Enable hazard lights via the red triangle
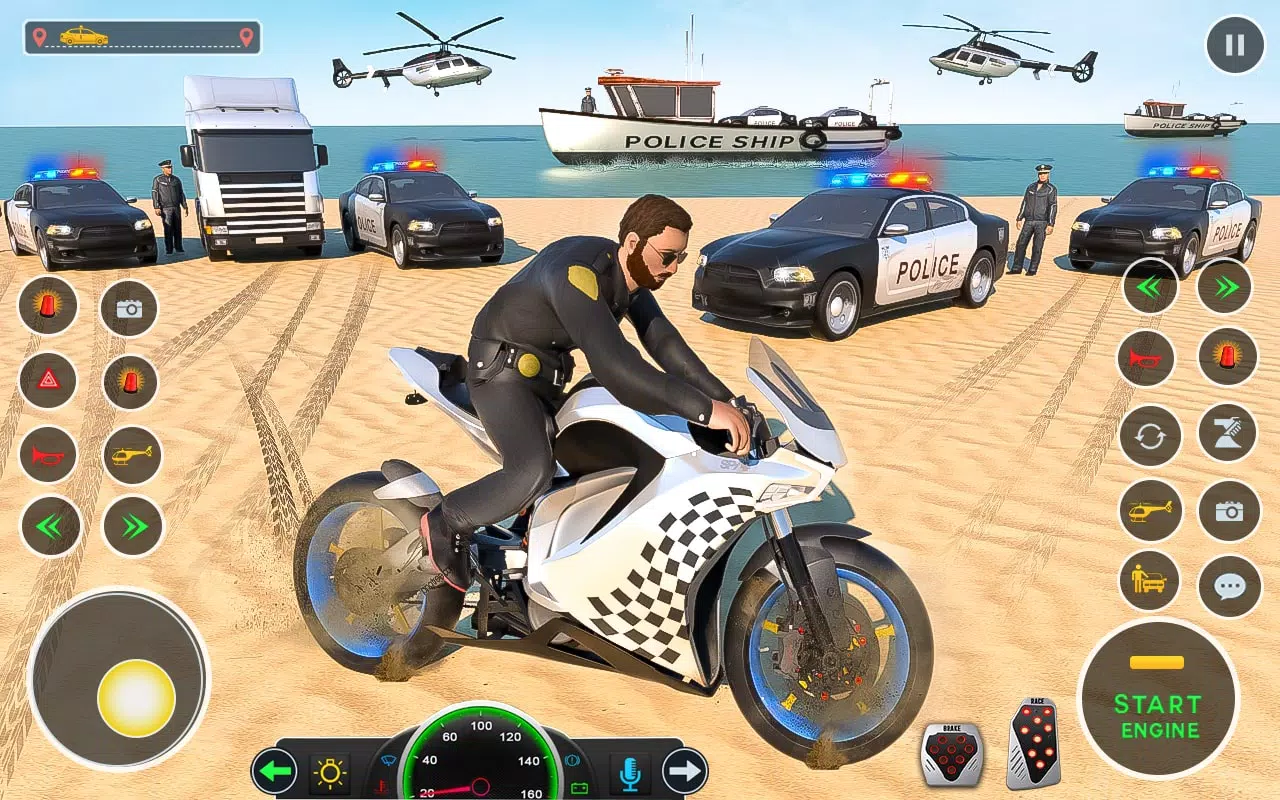Viewport: 1280px width, 800px height. pos(49,381)
